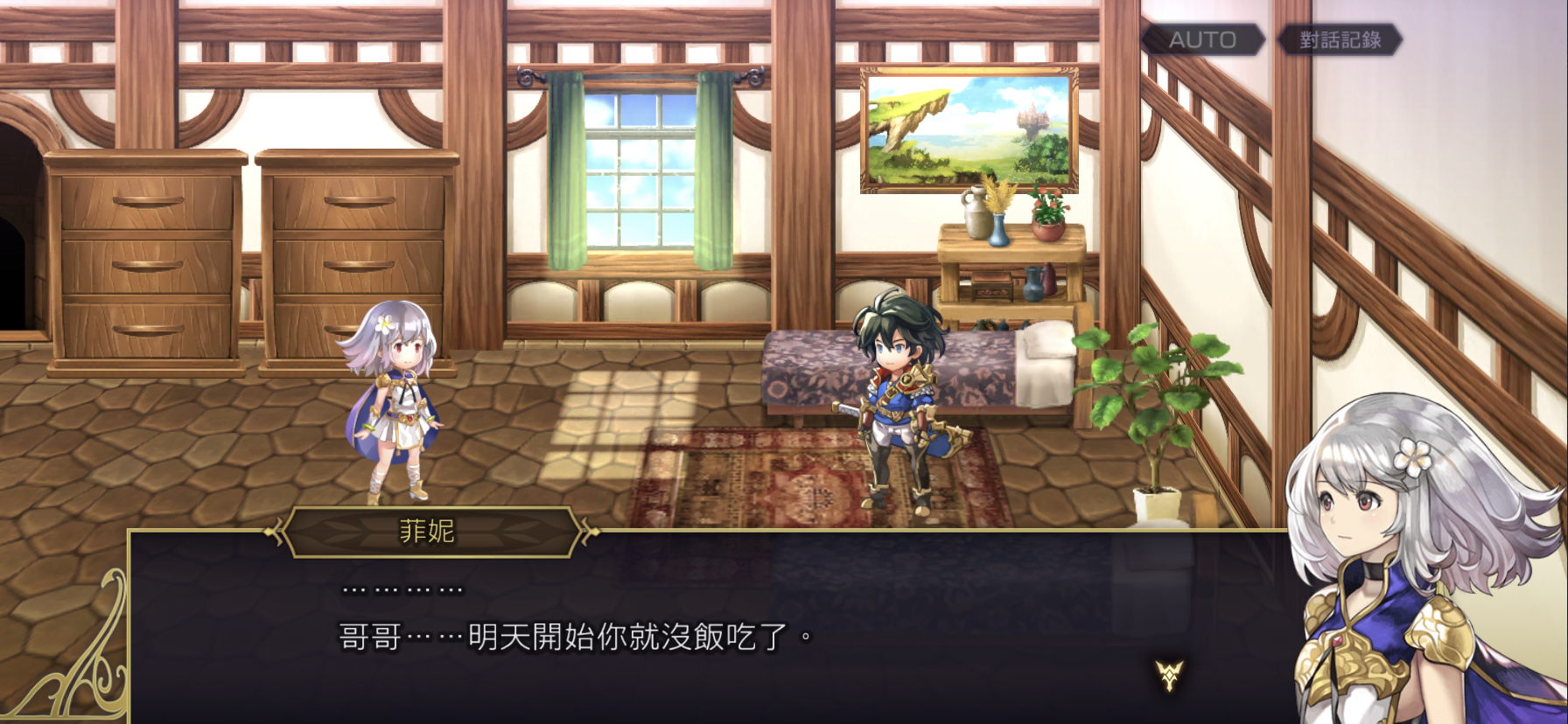Open the 對話記錄 dialogue log
Viewport: 1568px width, 724px height.
coord(1340,40)
